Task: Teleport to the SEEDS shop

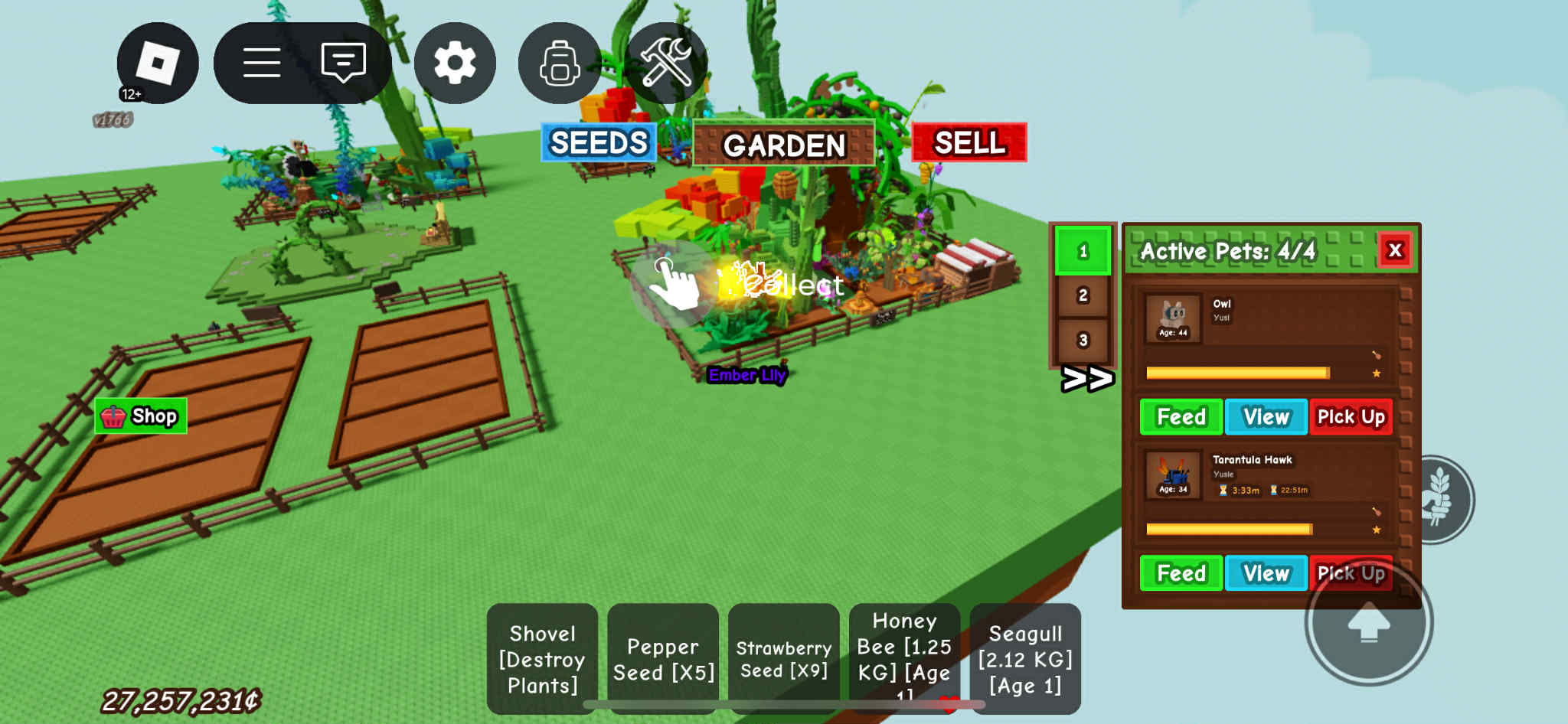Action: (599, 142)
